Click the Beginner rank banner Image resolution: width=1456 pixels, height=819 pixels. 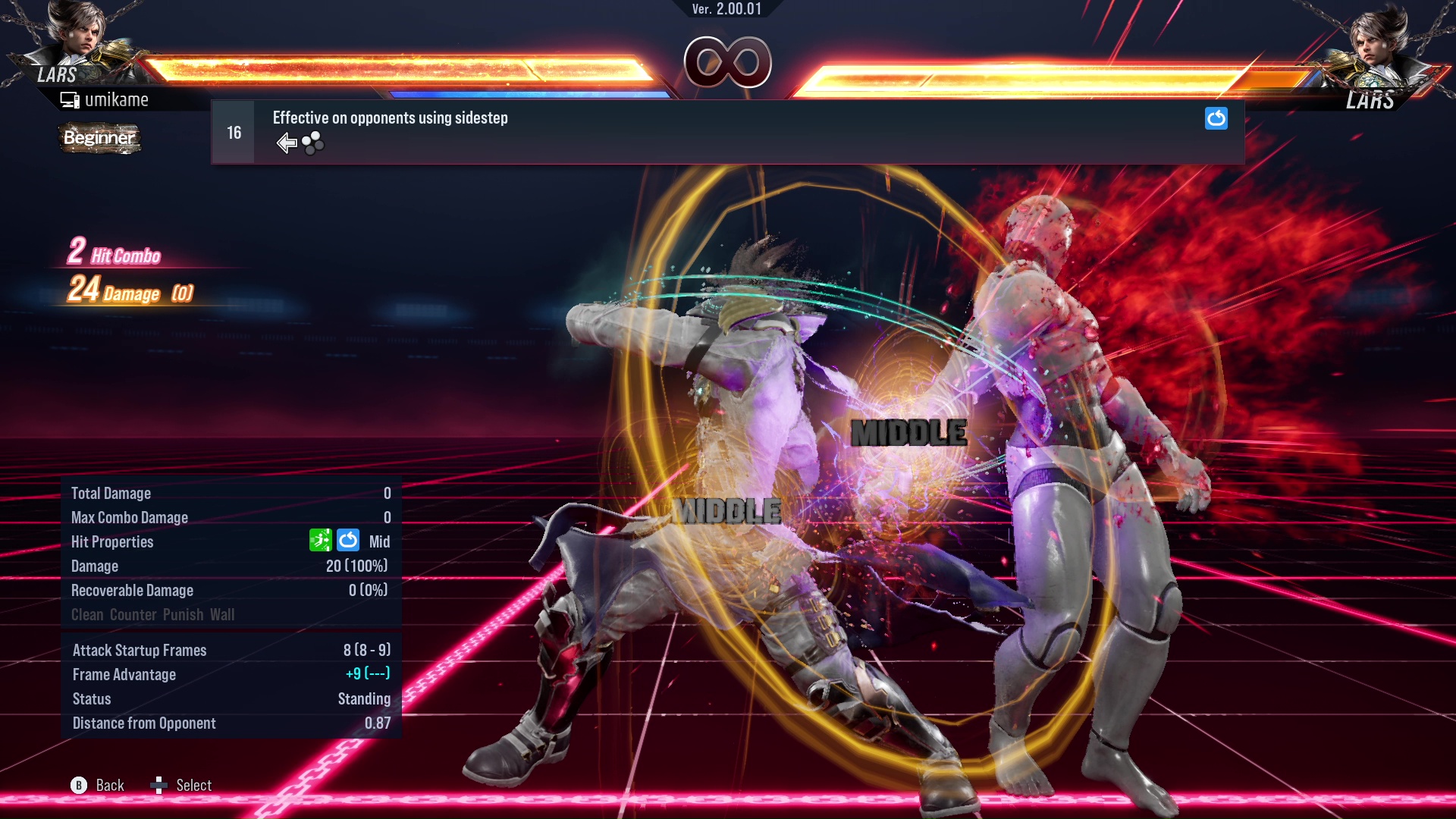[x=99, y=138]
